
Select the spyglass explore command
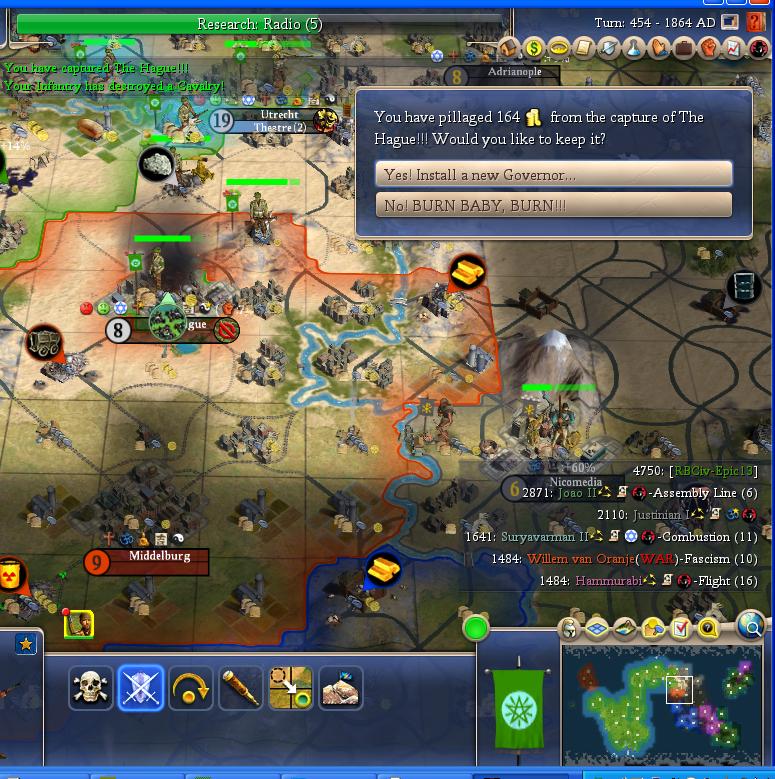pos(240,688)
